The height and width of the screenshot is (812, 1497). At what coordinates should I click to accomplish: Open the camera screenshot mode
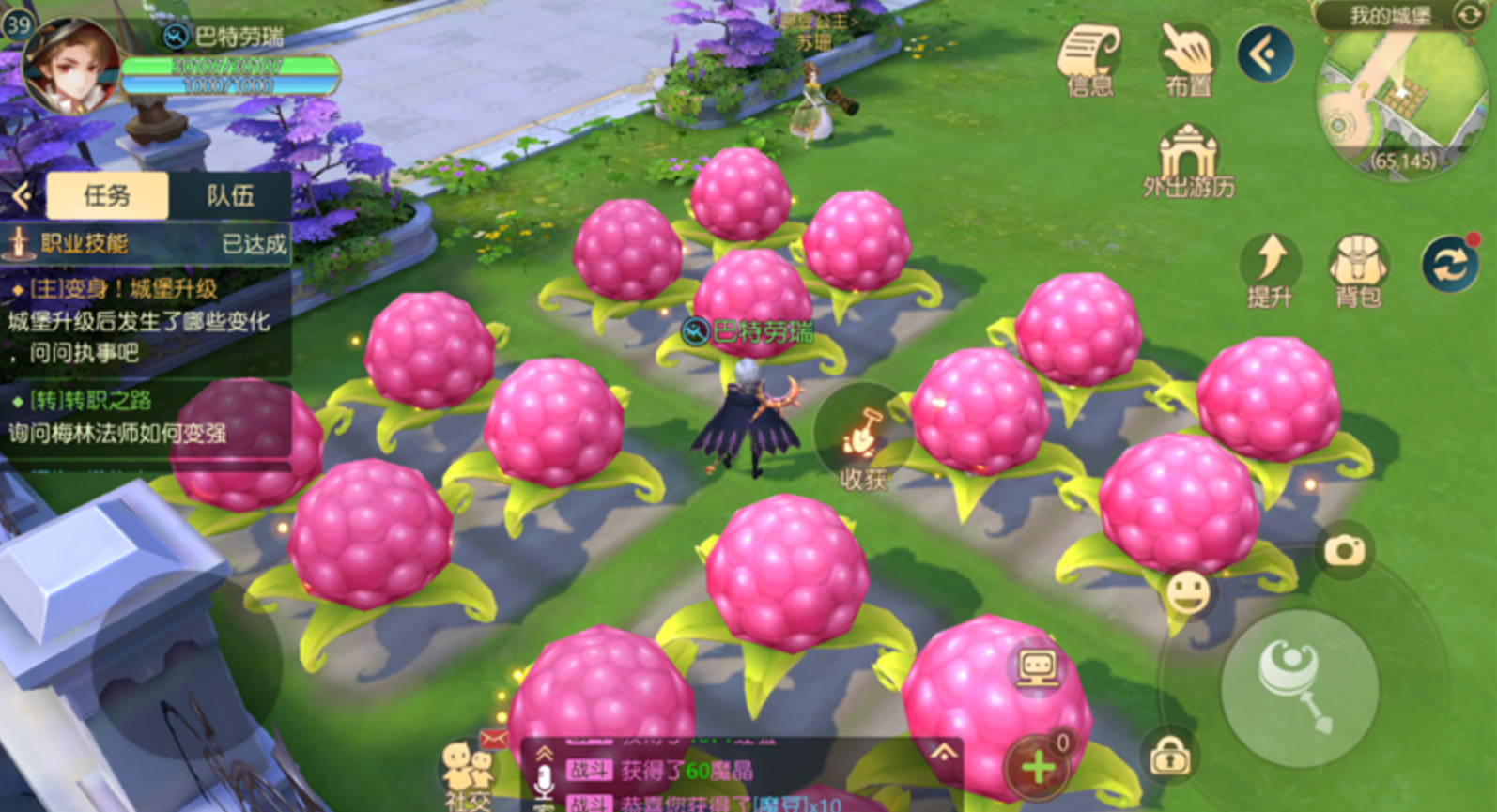coord(1344,549)
